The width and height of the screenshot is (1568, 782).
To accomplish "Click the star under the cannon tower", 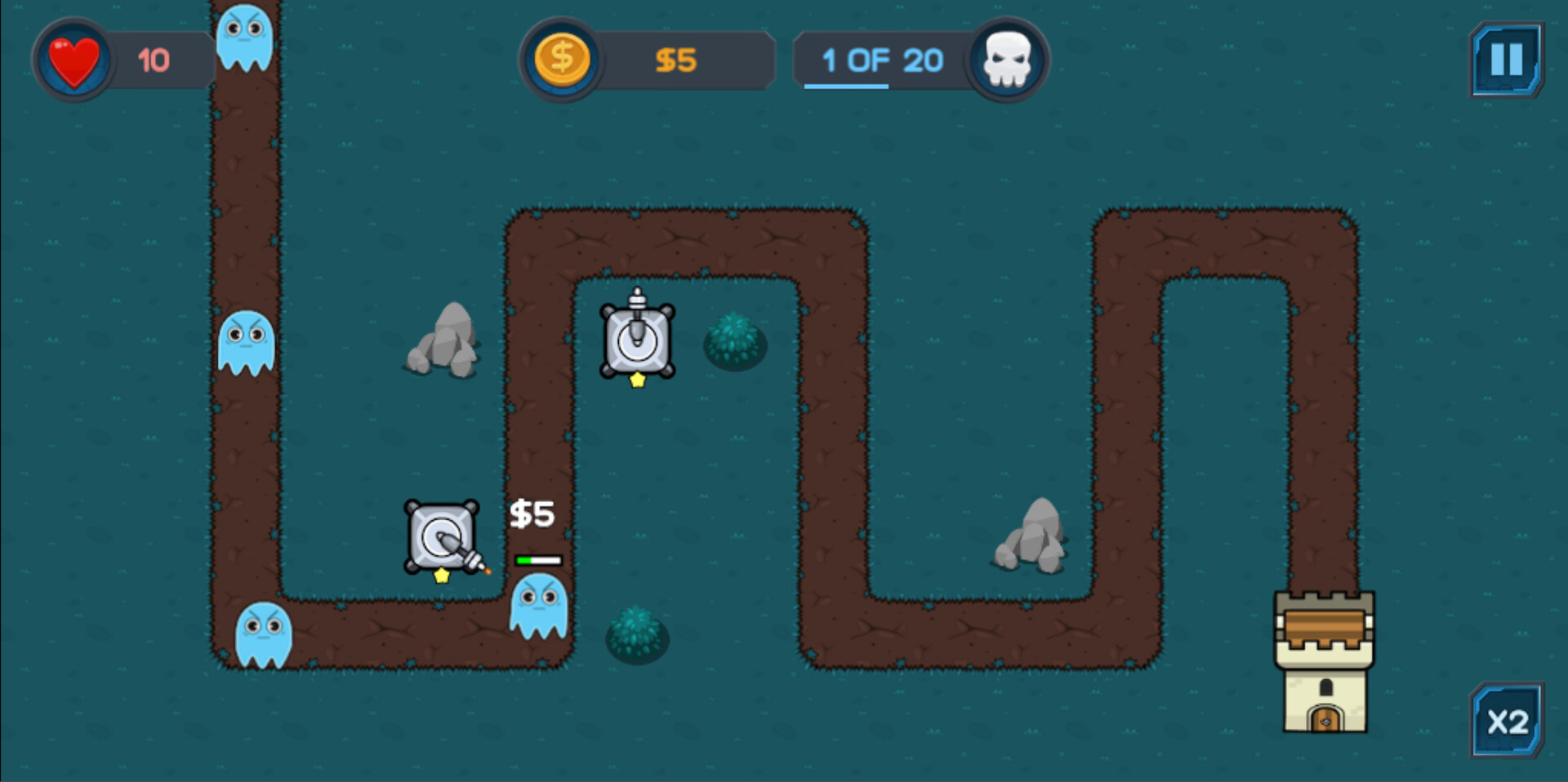I will (x=638, y=378).
